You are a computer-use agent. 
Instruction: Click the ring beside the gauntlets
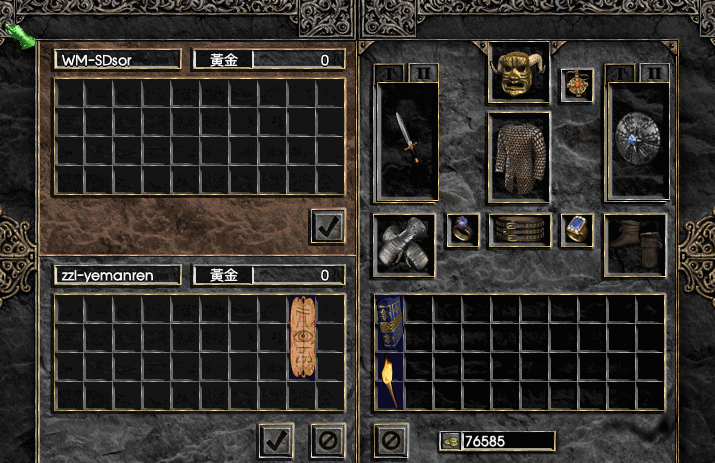click(x=463, y=229)
